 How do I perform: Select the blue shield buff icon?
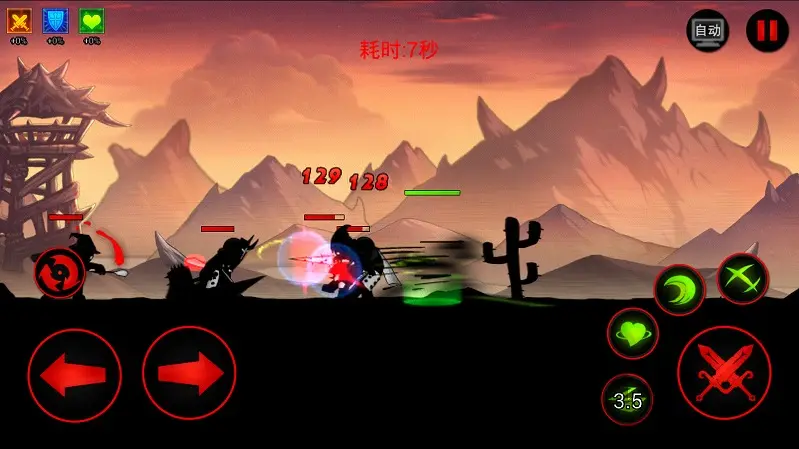click(55, 20)
